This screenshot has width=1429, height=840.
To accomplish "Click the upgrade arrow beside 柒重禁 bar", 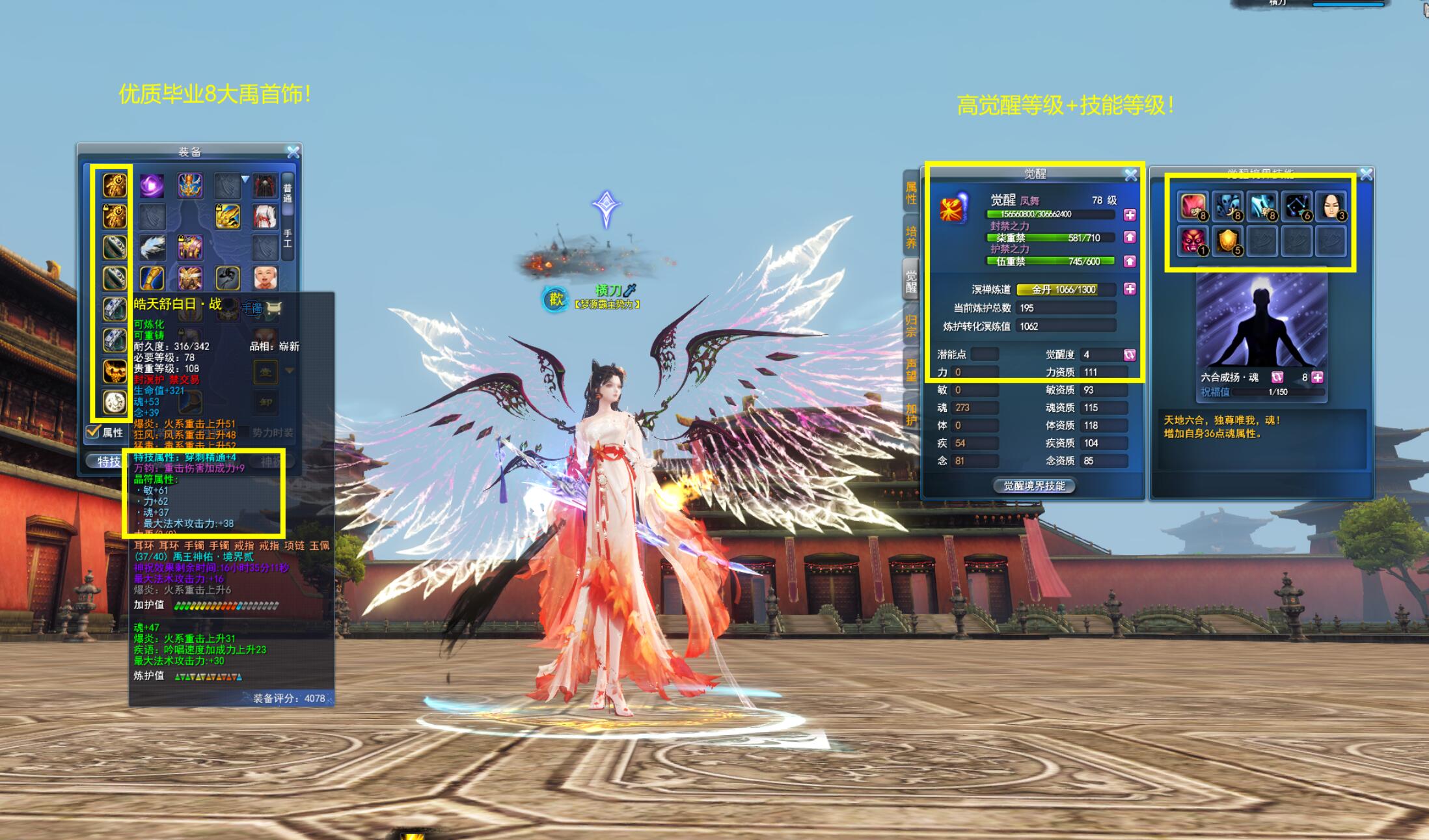I will [1130, 237].
